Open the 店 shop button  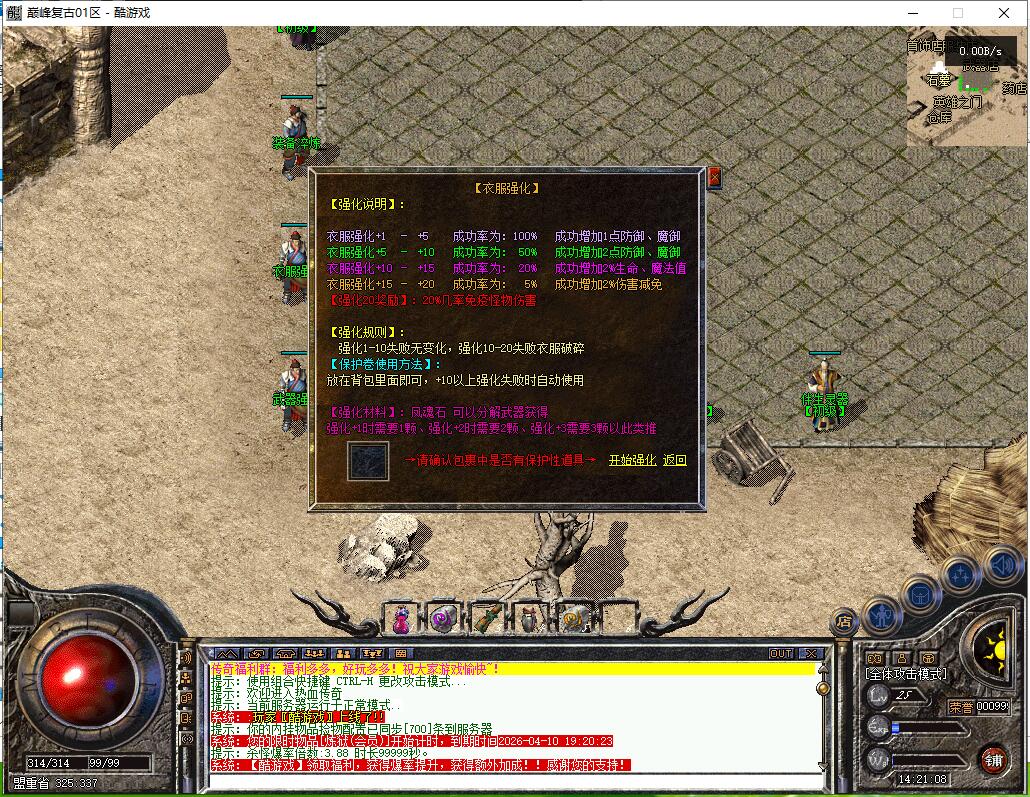(x=845, y=622)
